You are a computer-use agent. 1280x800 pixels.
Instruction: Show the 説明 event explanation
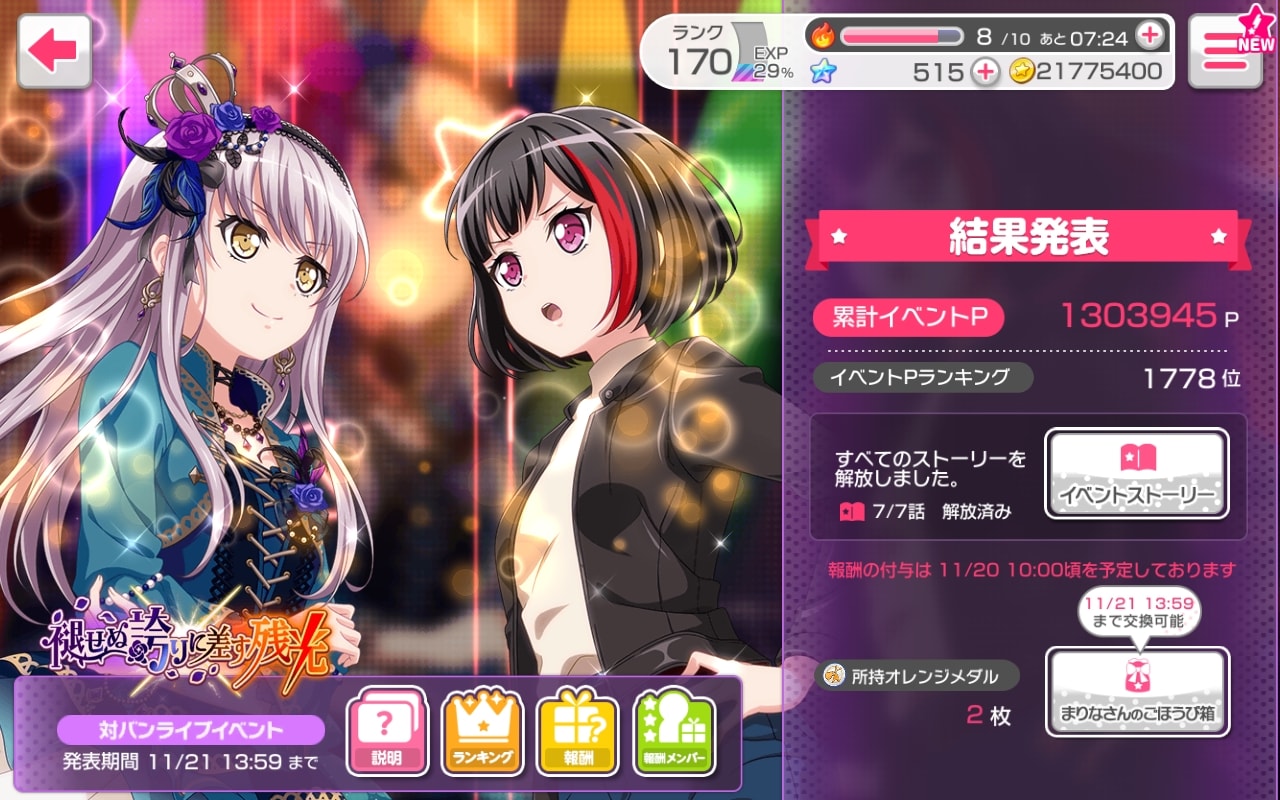(388, 732)
